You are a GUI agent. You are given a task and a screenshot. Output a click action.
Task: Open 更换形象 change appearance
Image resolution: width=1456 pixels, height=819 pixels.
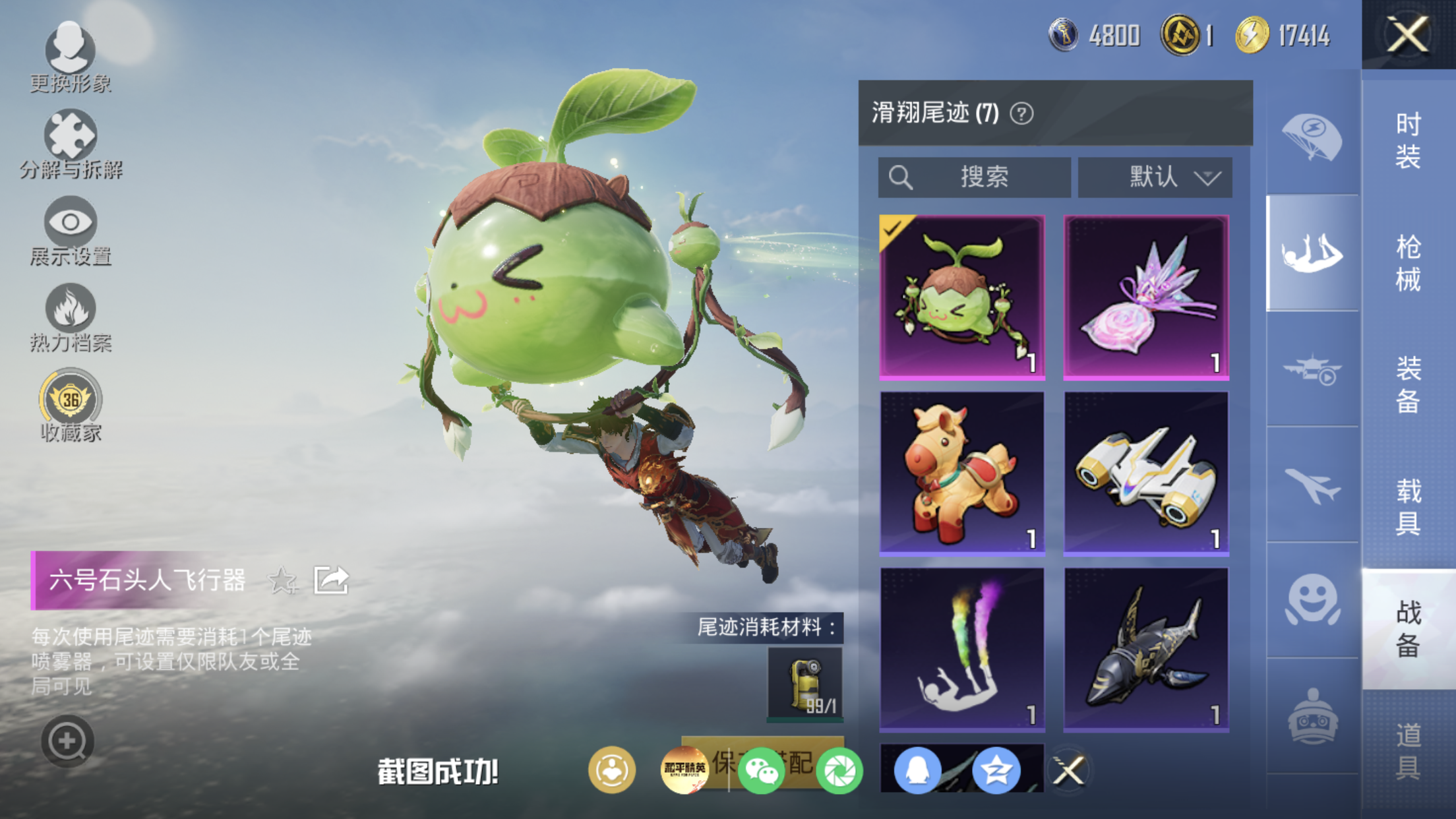point(70,56)
